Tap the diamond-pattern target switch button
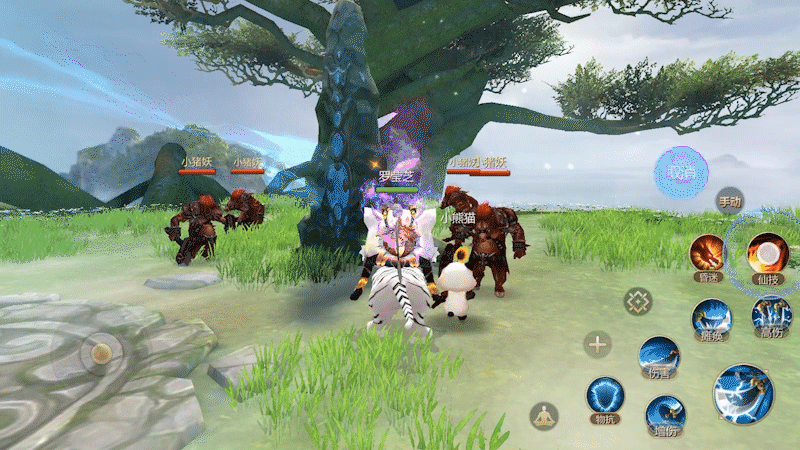This screenshot has height=450, width=800. [x=638, y=300]
